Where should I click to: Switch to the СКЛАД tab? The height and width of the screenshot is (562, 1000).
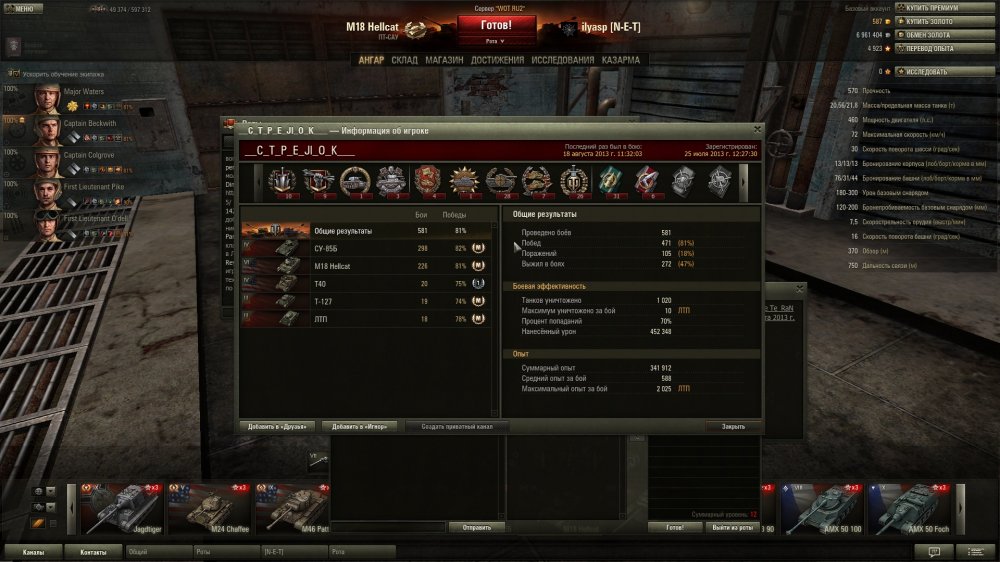405,60
